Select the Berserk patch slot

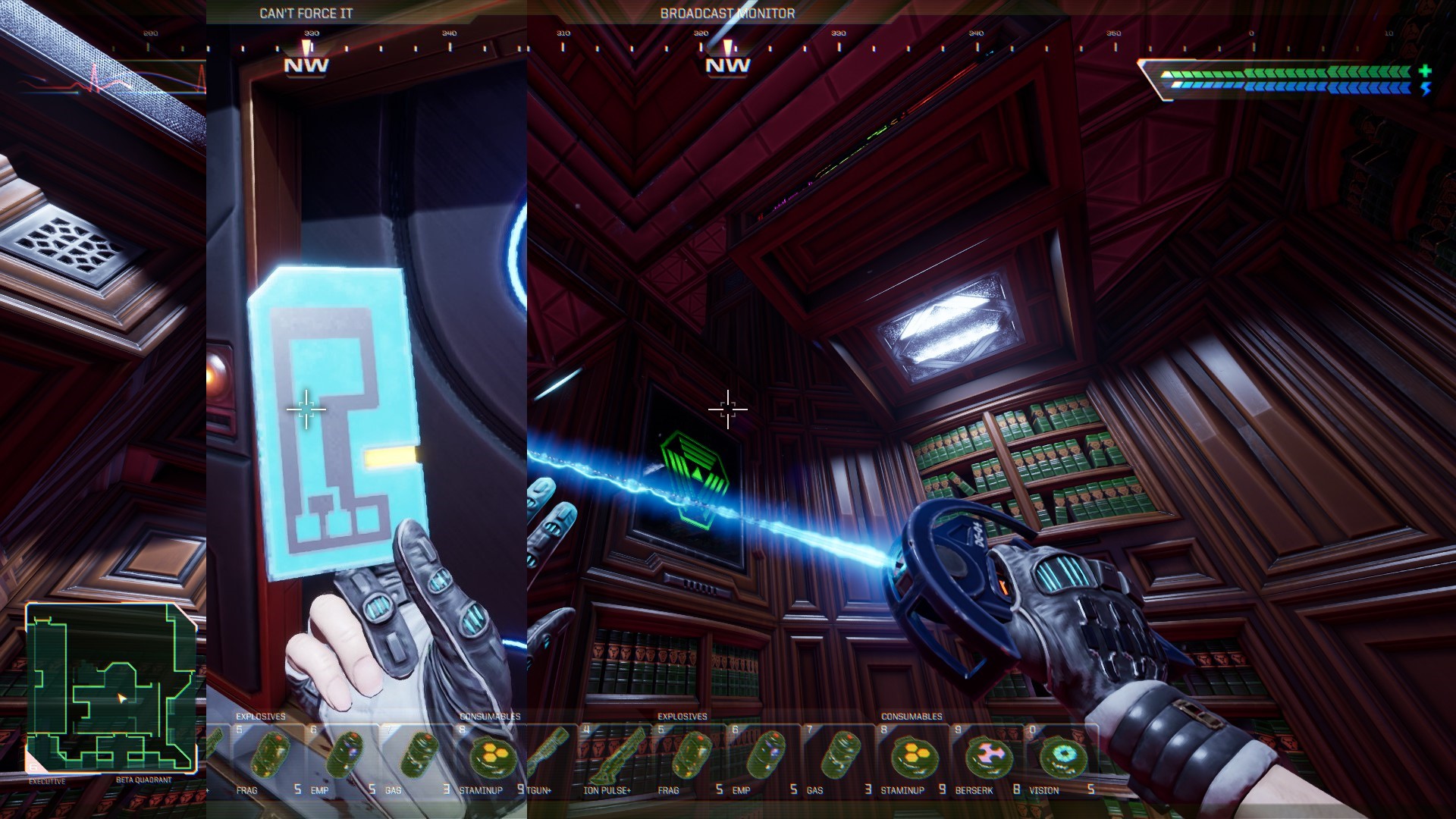[x=987, y=758]
